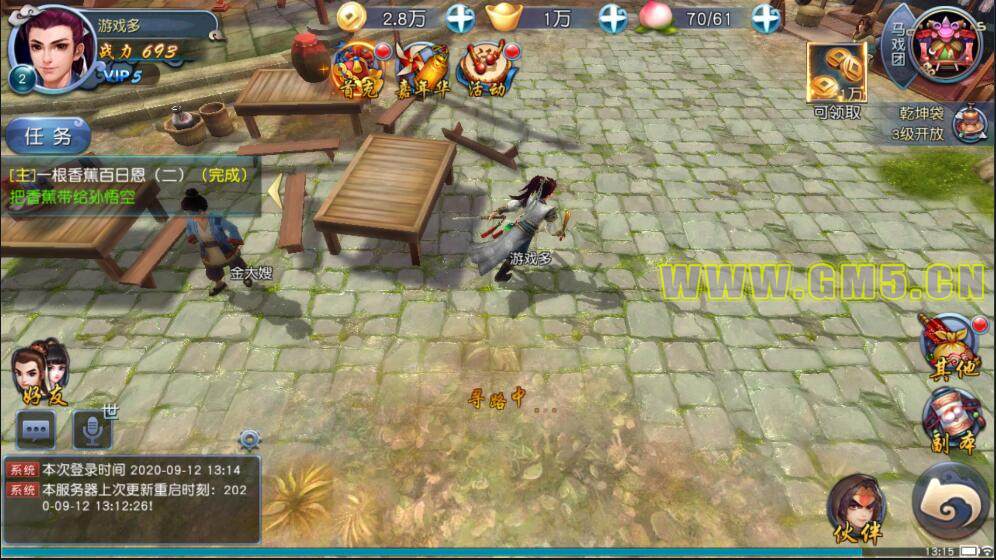Tap the 乾坤袋 bag icon
This screenshot has width=996, height=560.
coord(965,123)
